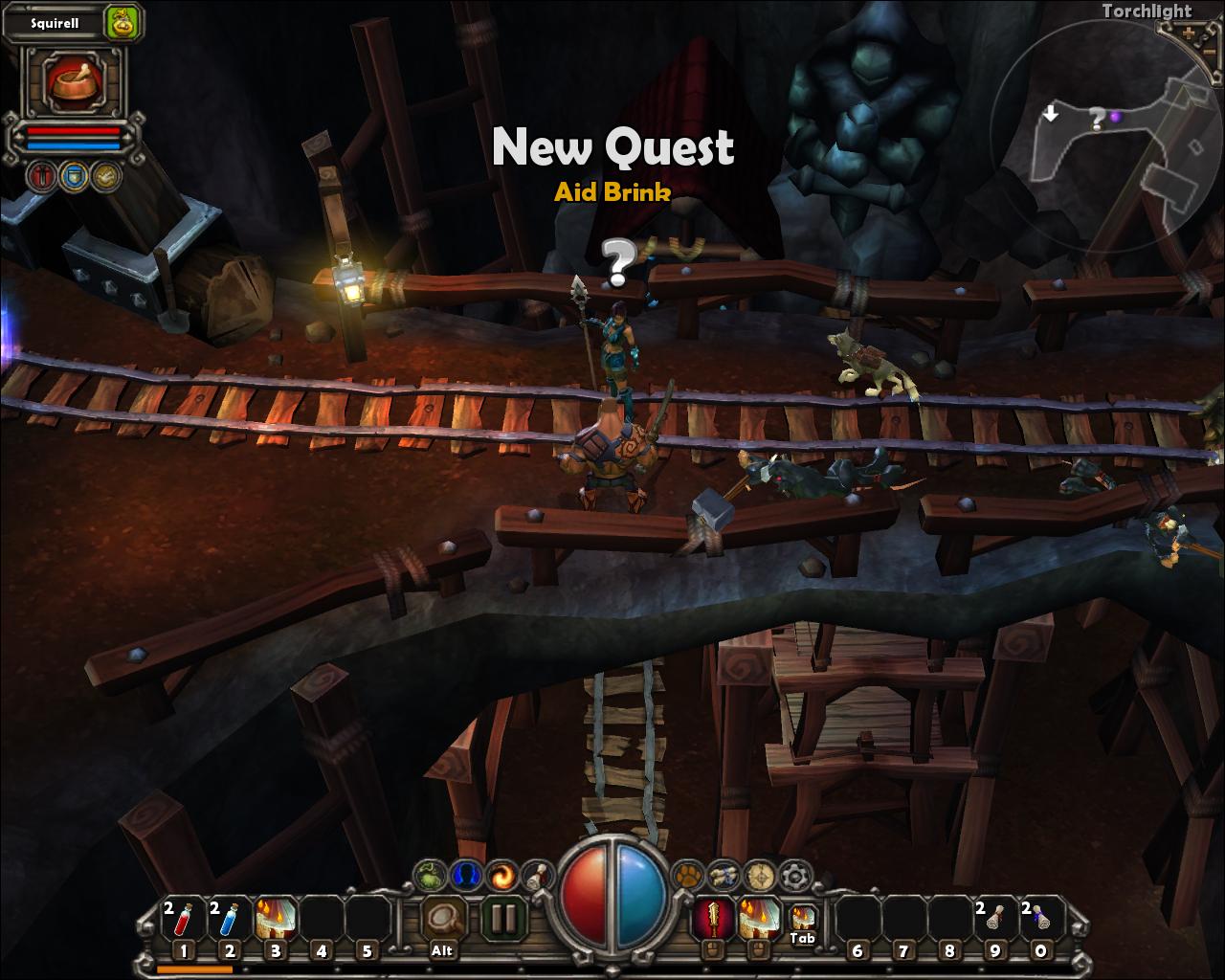Use the blue-tipped scroll in slot 0
1225x980 pixels.
[x=1040, y=921]
